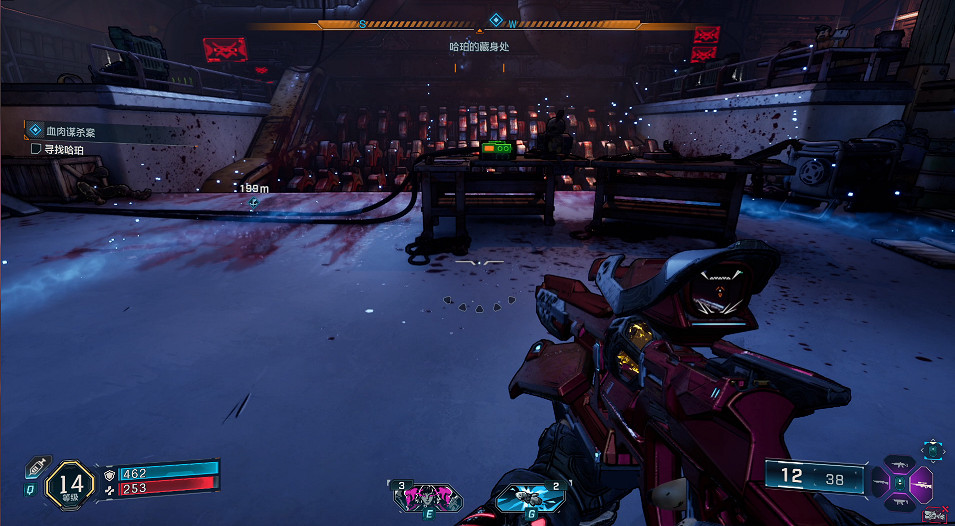
Task: Use the grenade ordnance icon
Action: coord(524,495)
